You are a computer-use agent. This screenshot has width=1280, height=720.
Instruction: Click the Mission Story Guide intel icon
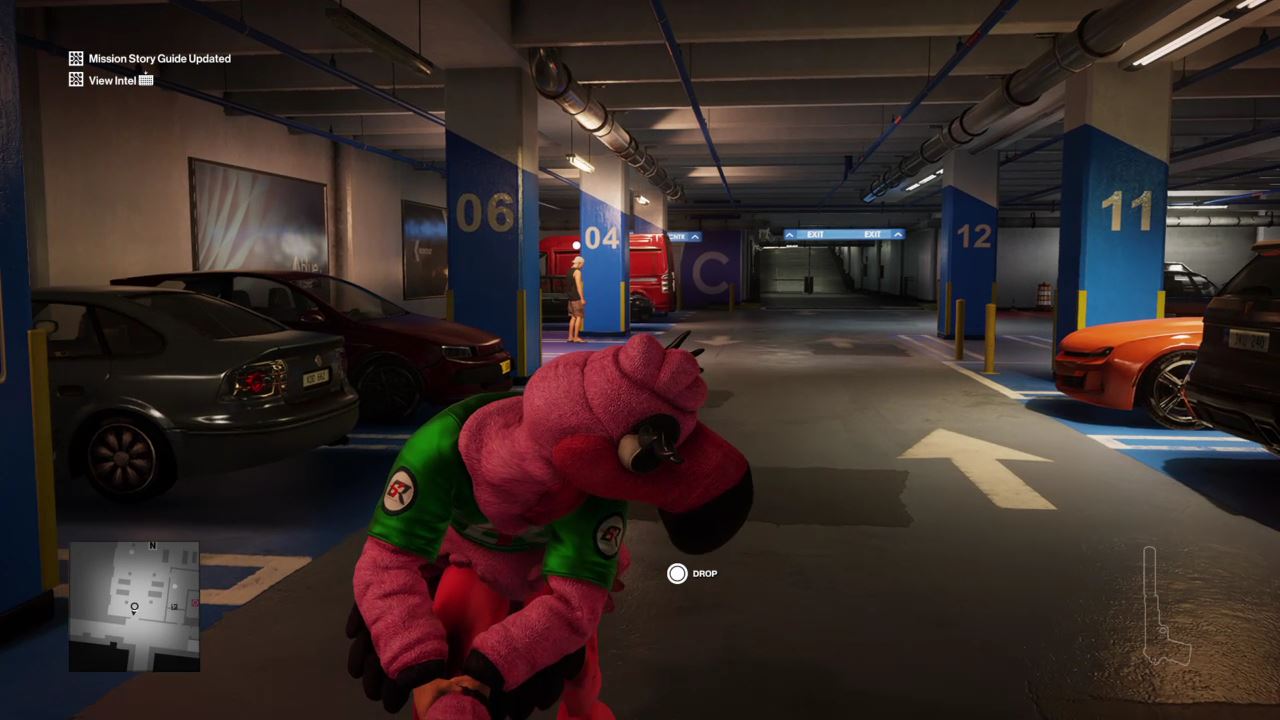tap(75, 58)
